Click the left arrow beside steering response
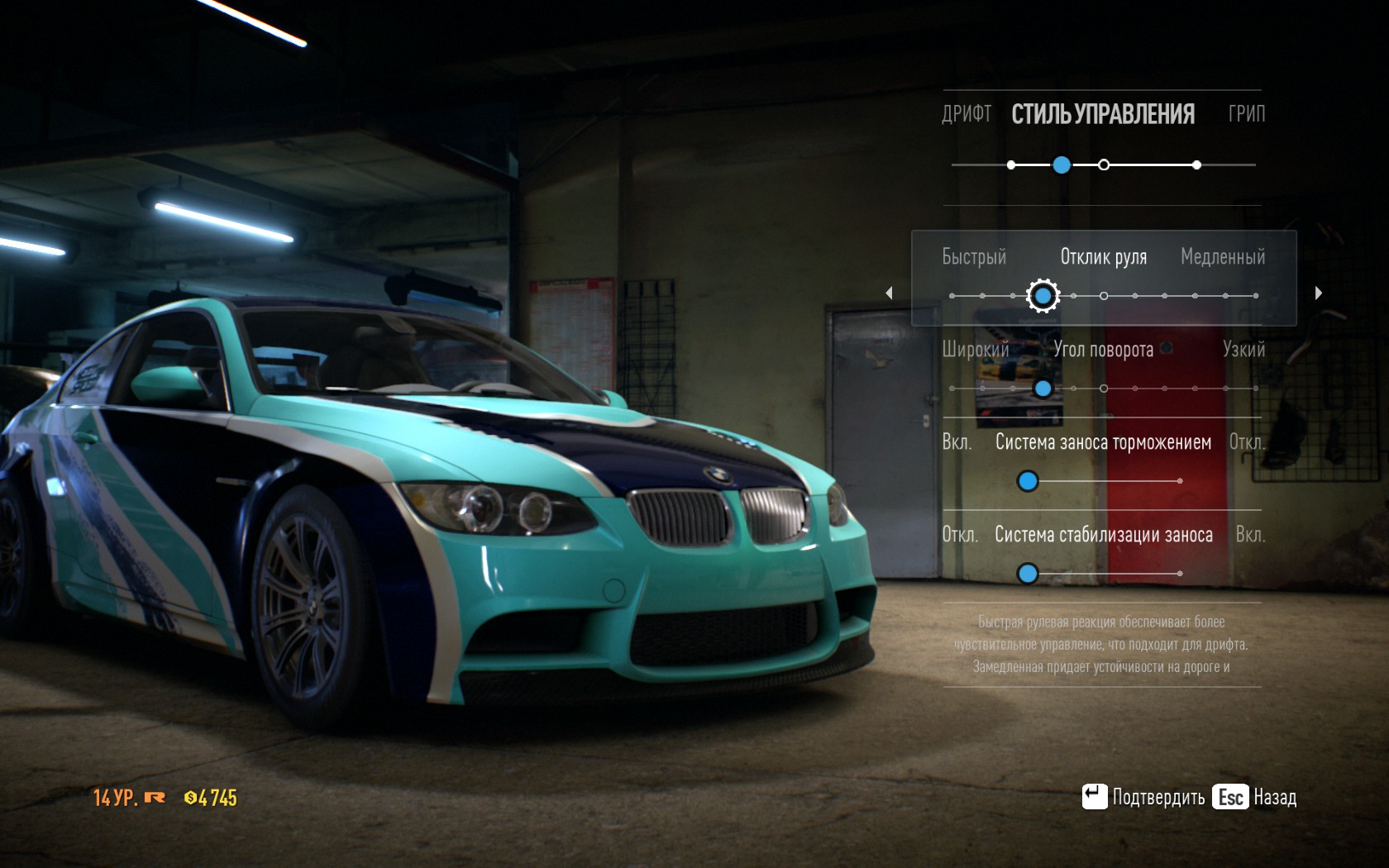1389x868 pixels. tap(889, 293)
